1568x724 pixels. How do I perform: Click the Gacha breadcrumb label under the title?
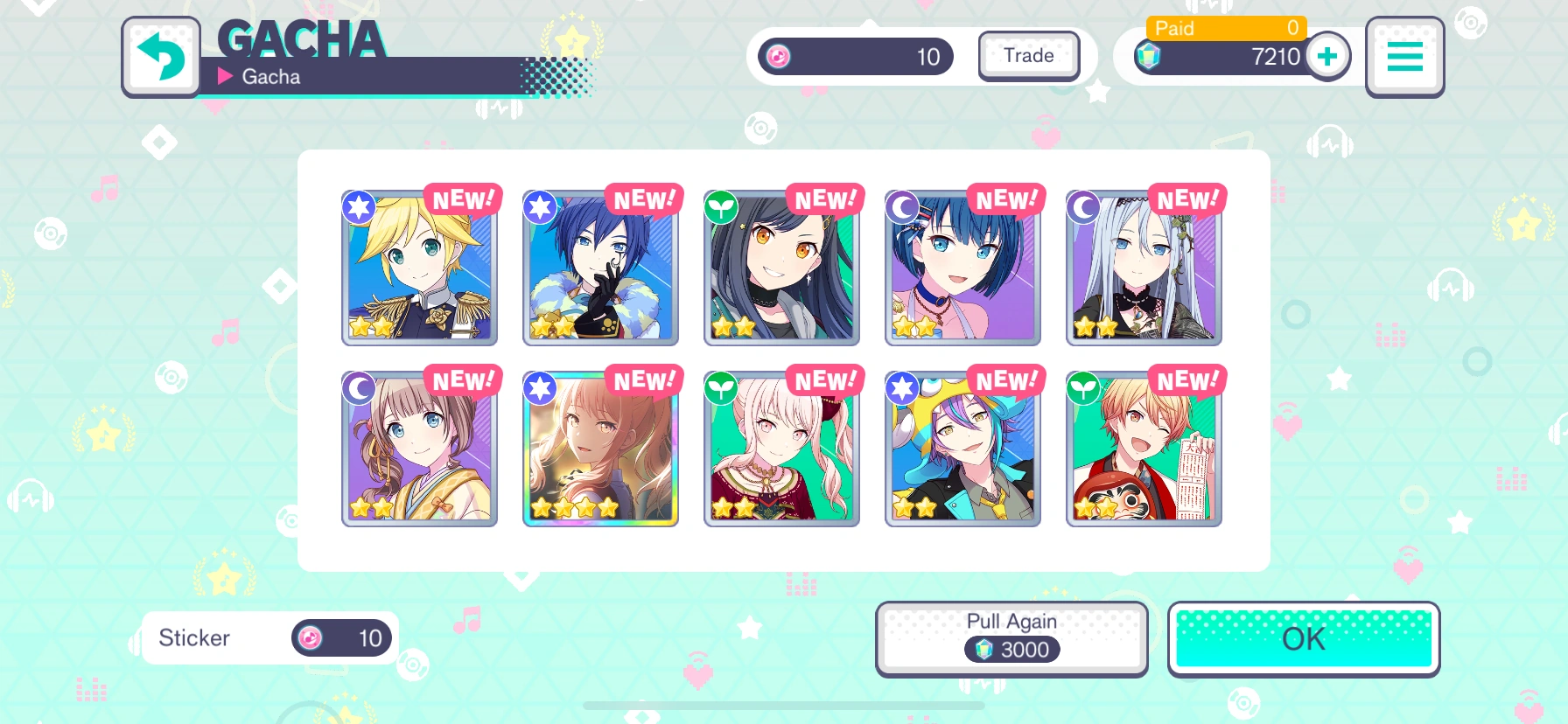(271, 76)
